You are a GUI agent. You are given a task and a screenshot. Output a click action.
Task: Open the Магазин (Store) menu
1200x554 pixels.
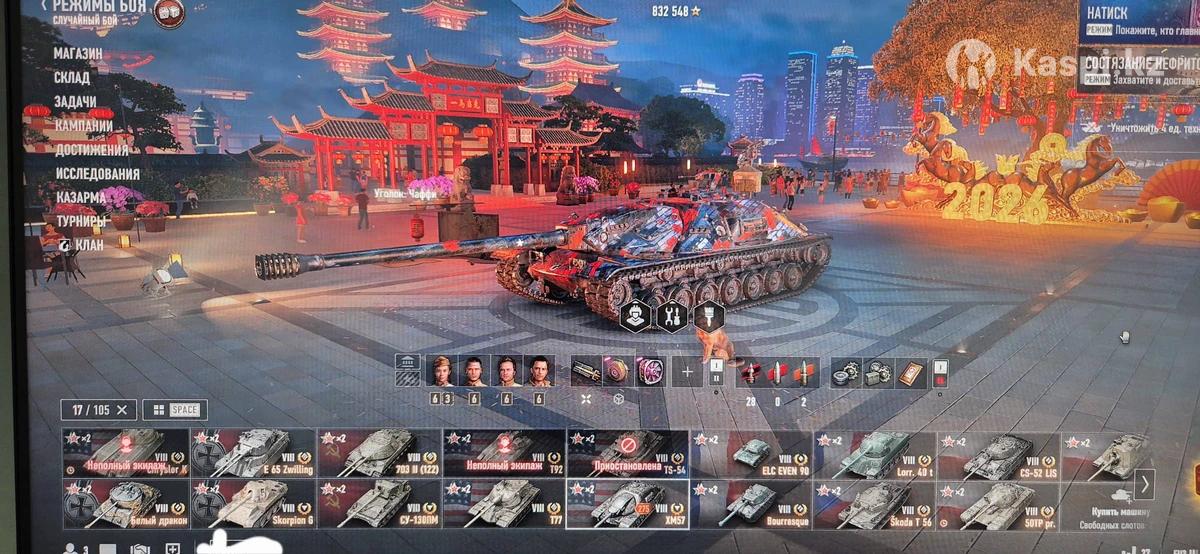coord(77,53)
